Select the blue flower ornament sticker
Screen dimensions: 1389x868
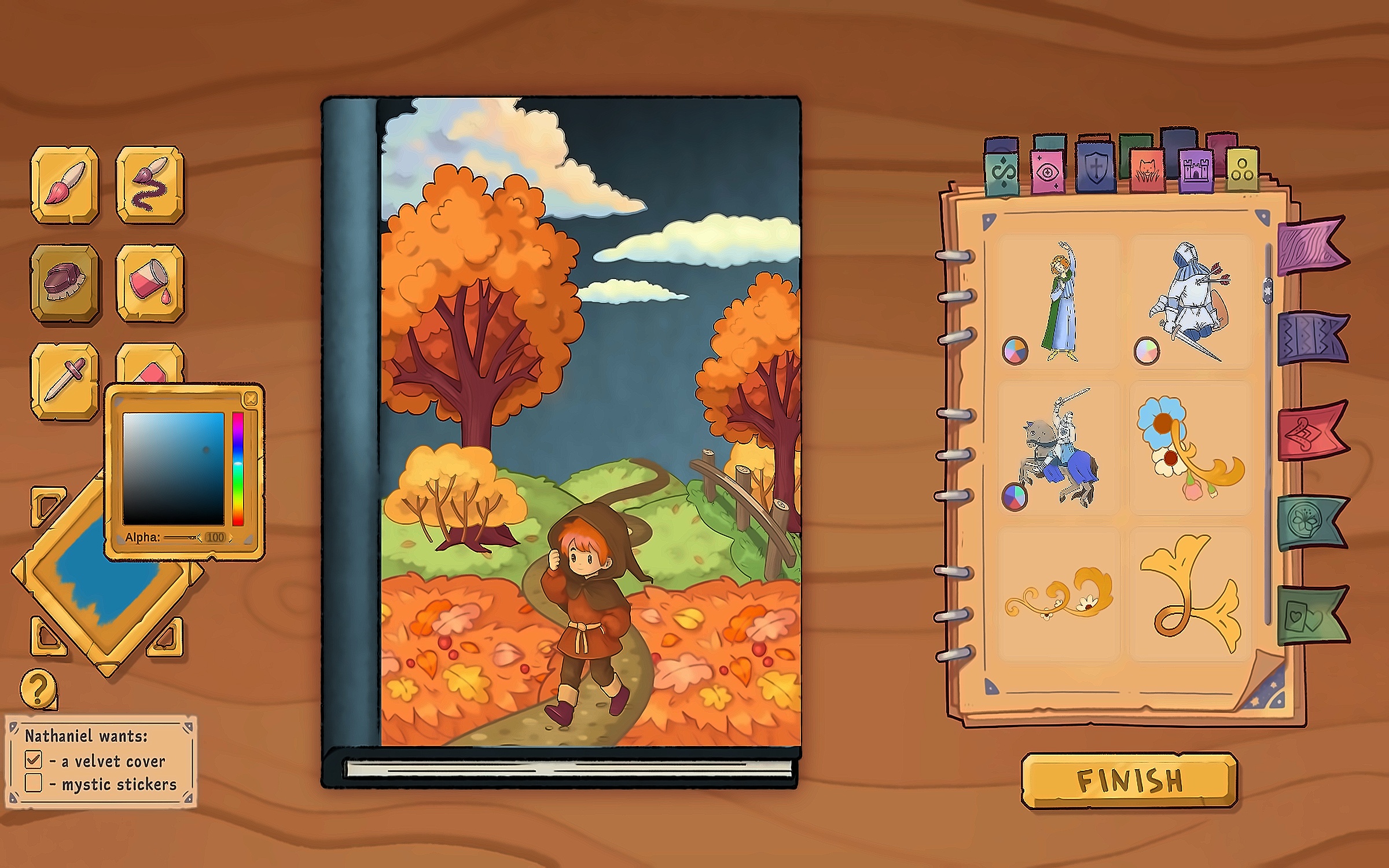coord(1191,448)
